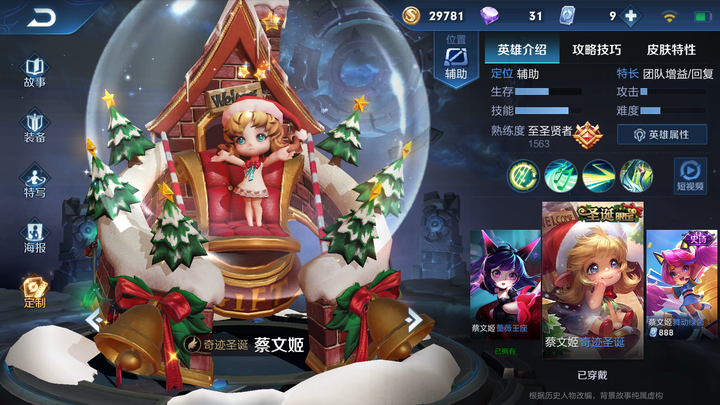Show the previous skin with left arrow
This screenshot has height=405, width=720.
coord(93,319)
